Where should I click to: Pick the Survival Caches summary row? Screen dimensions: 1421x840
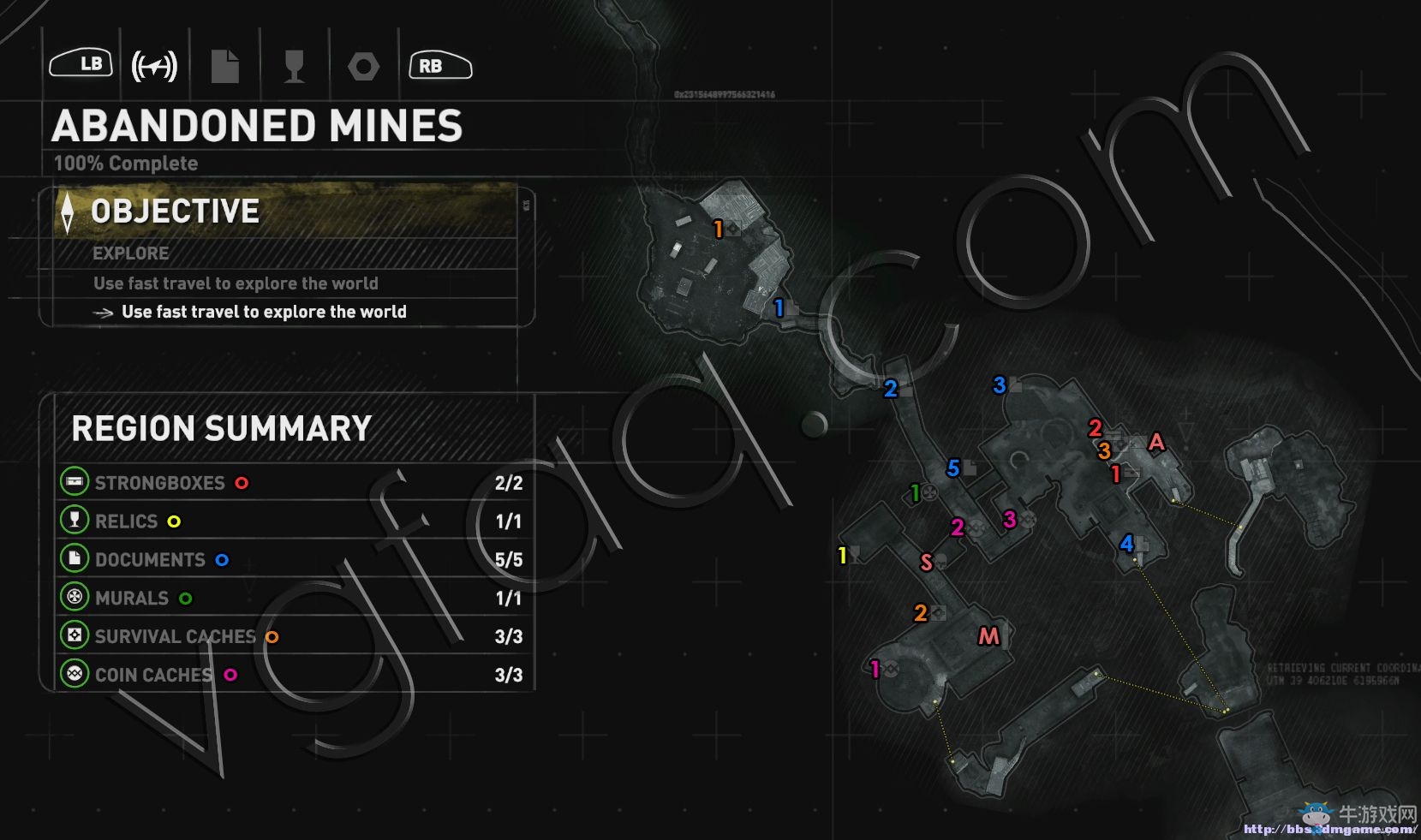(x=291, y=636)
